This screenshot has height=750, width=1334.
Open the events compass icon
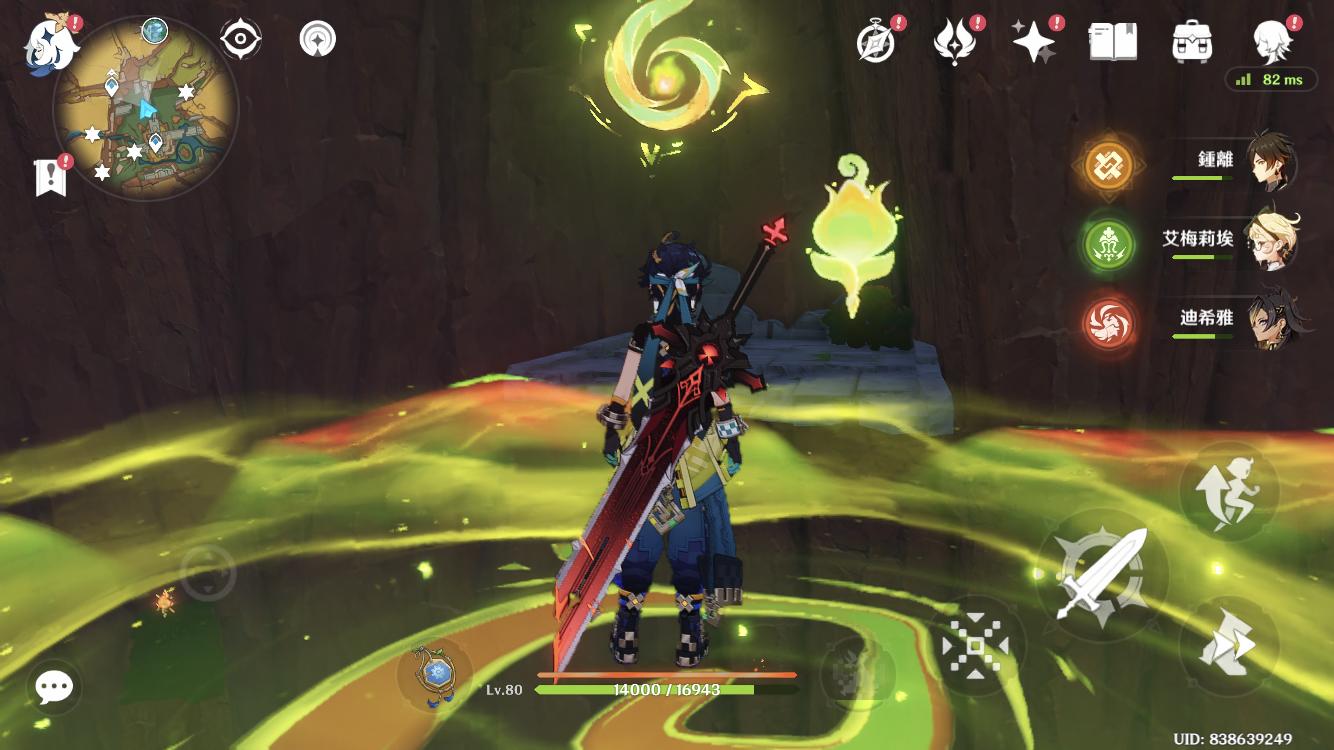click(877, 42)
